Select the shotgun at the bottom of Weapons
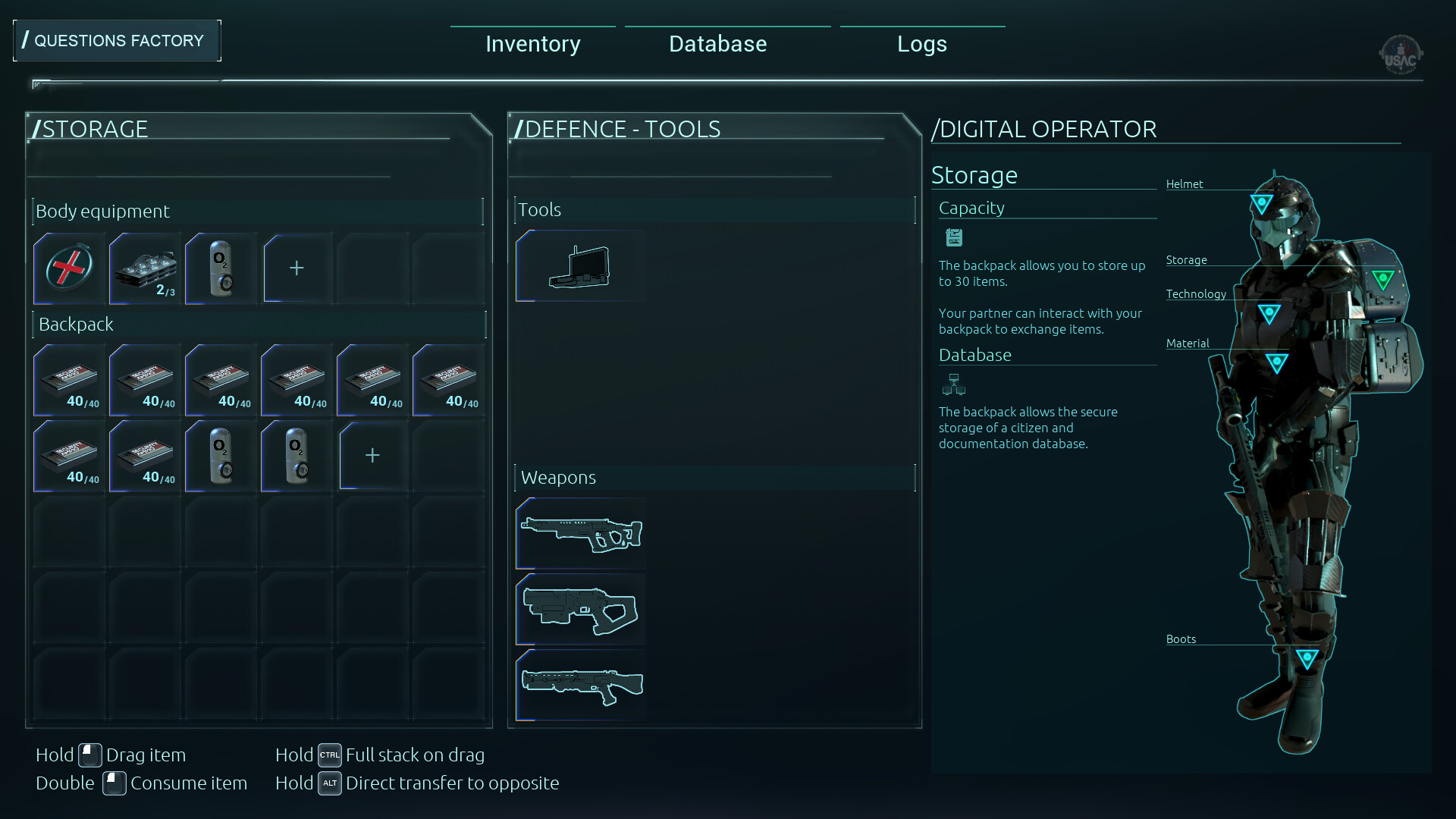Image resolution: width=1456 pixels, height=819 pixels. coord(580,685)
